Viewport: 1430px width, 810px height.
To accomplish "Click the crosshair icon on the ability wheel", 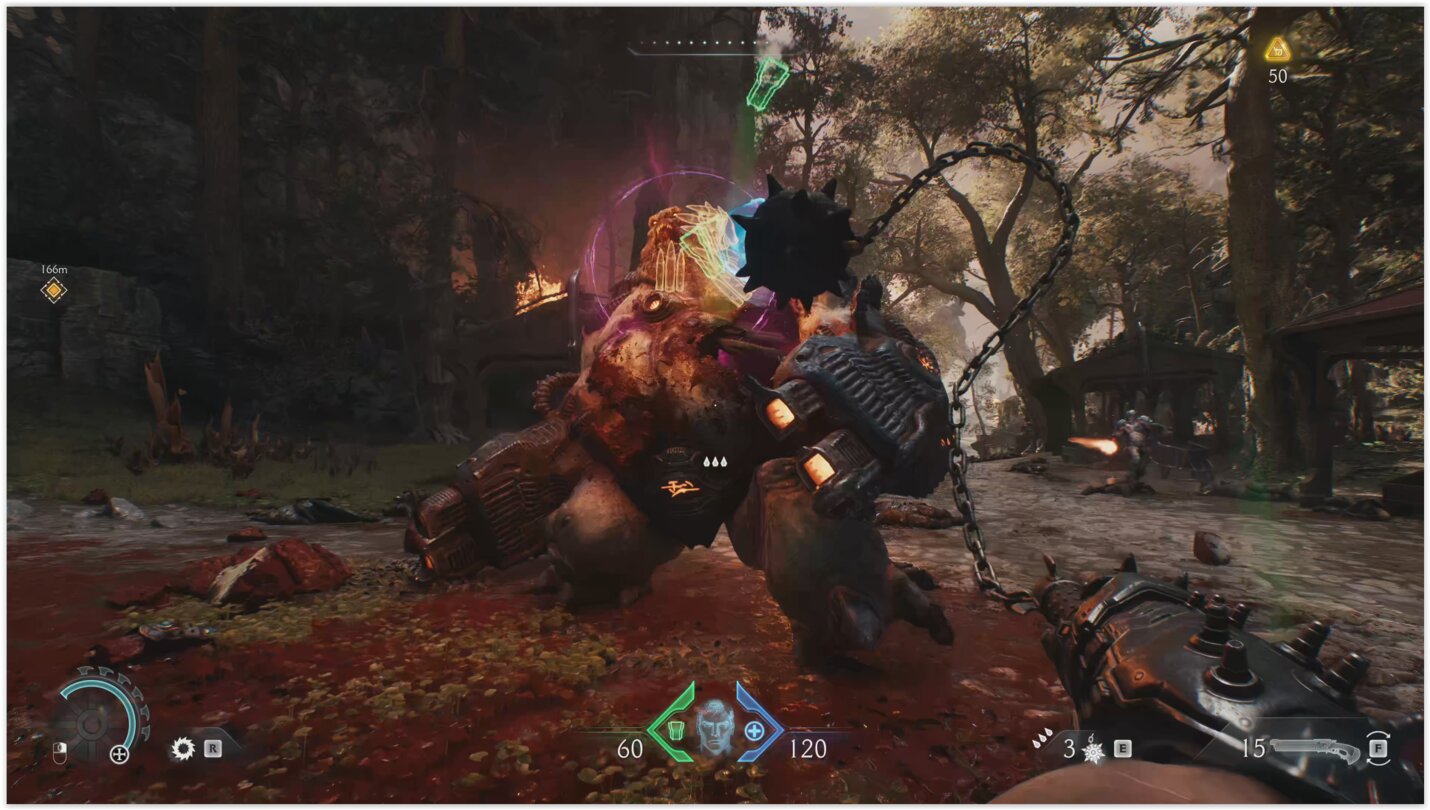I will (120, 755).
